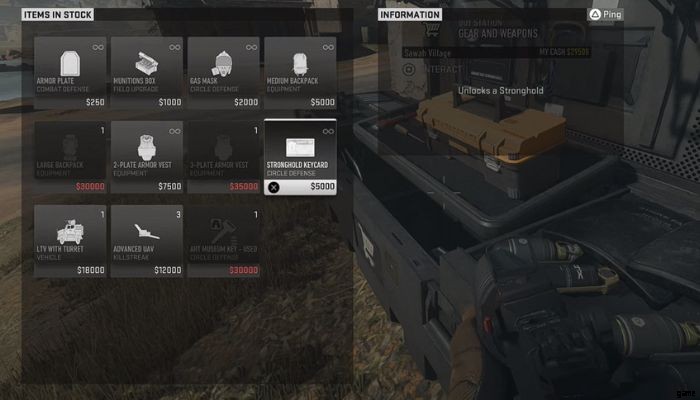The width and height of the screenshot is (700, 400).
Task: Choose the Advanced UAV killstreak
Action: tap(147, 241)
